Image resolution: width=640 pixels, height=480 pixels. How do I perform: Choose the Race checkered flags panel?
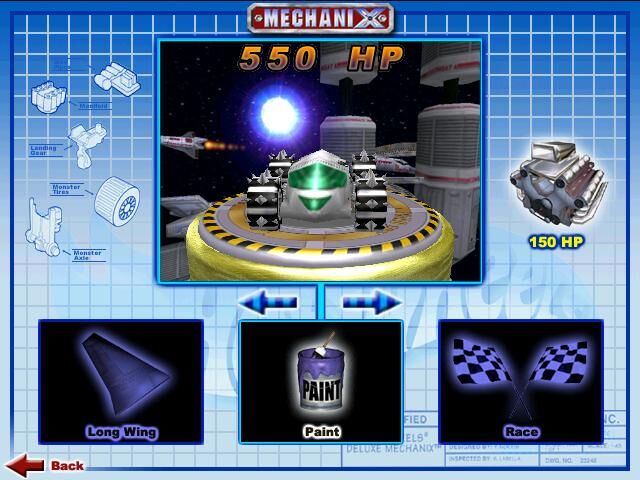[520, 381]
